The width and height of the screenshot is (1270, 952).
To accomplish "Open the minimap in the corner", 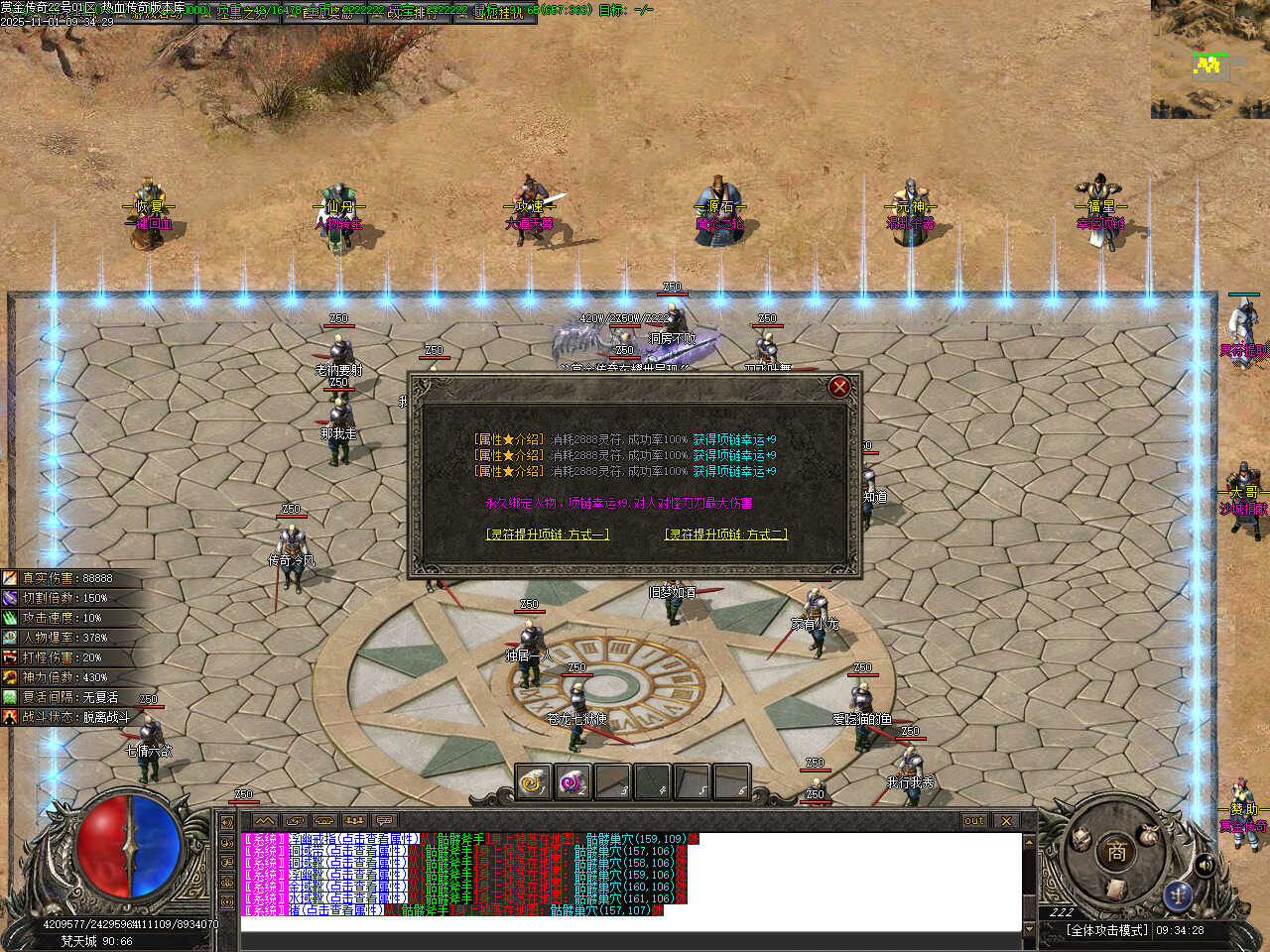I will 1209,59.
